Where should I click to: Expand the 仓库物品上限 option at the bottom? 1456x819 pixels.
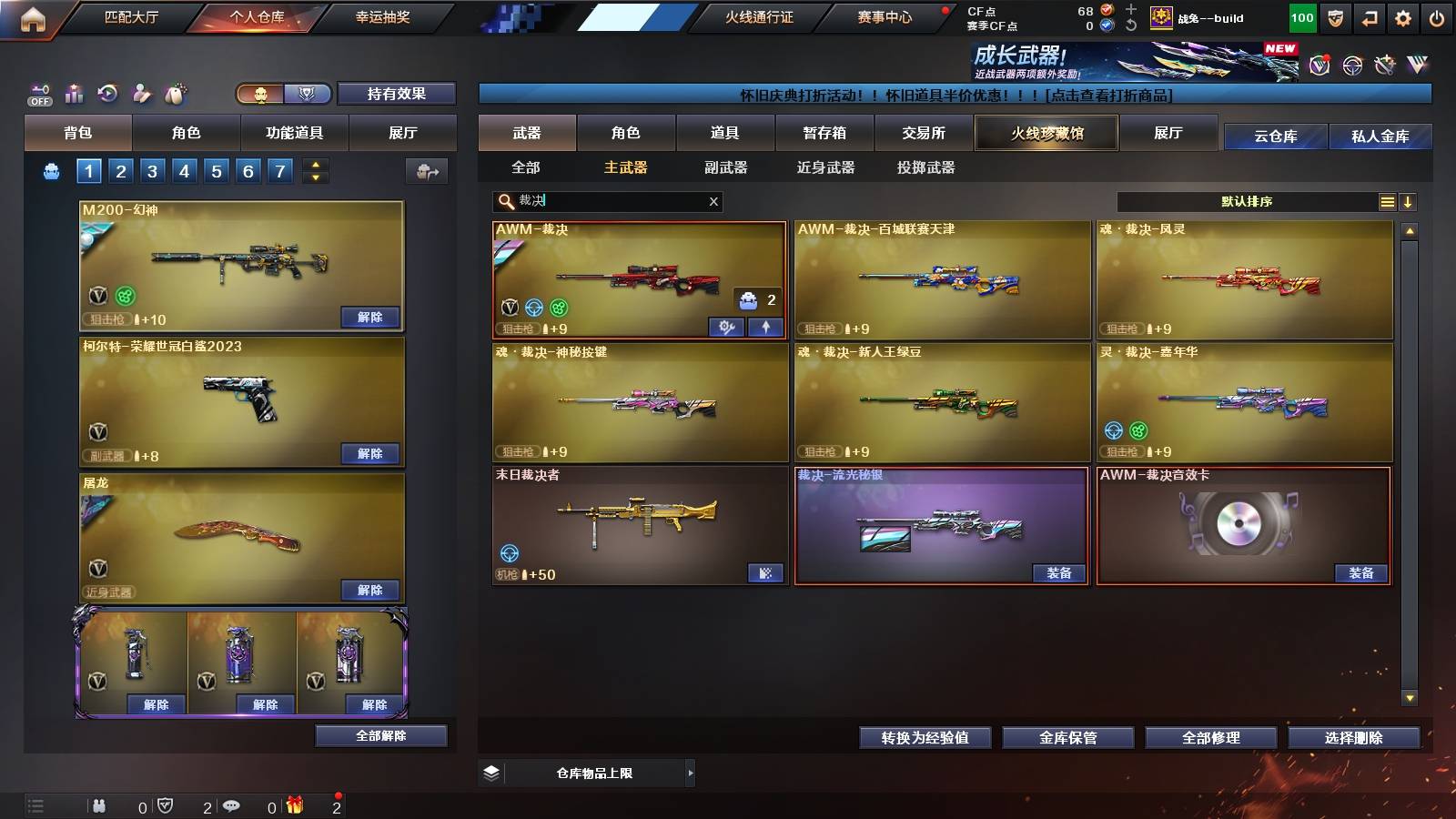690,773
